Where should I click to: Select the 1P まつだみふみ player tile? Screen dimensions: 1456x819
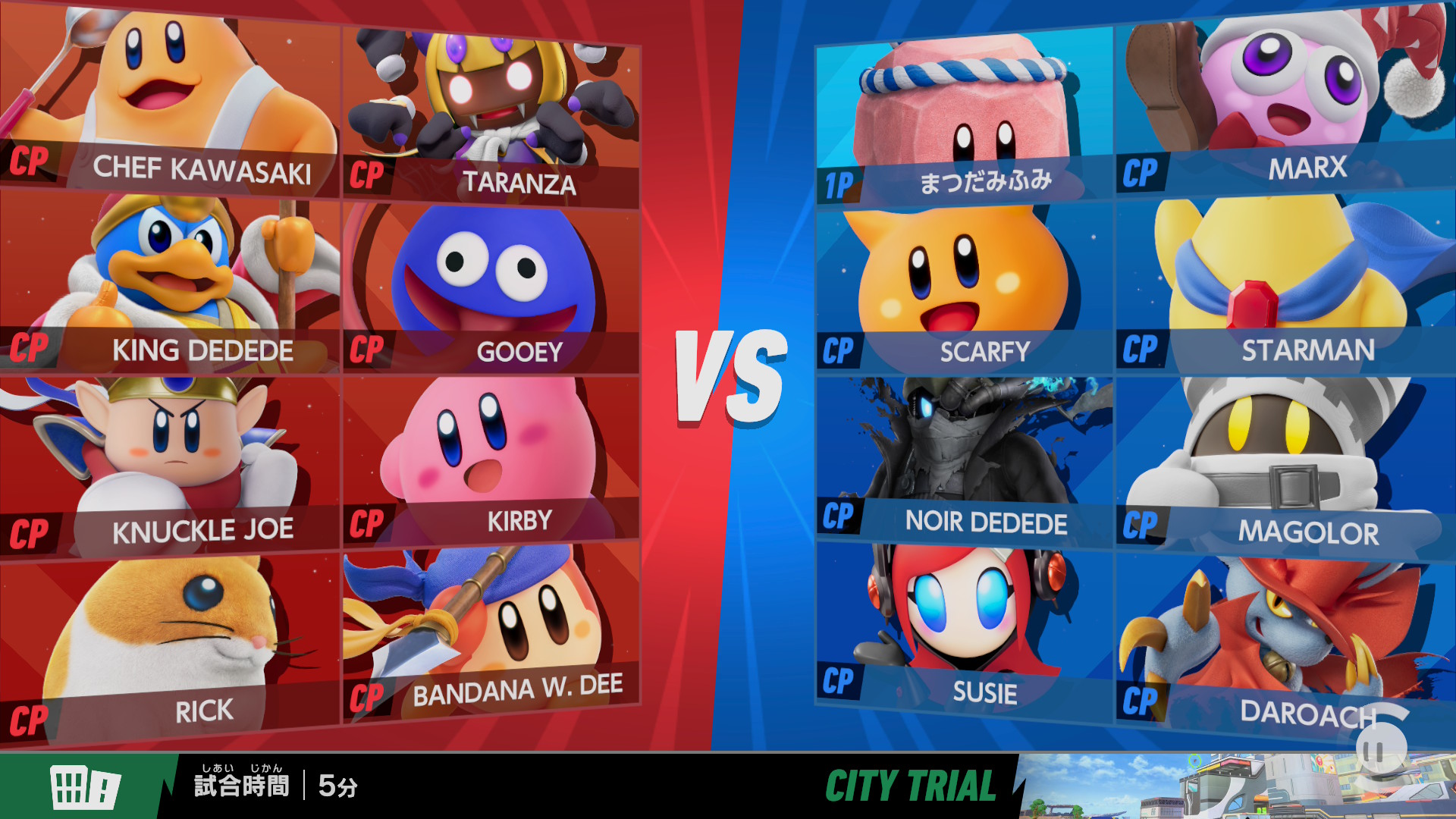tap(963, 118)
